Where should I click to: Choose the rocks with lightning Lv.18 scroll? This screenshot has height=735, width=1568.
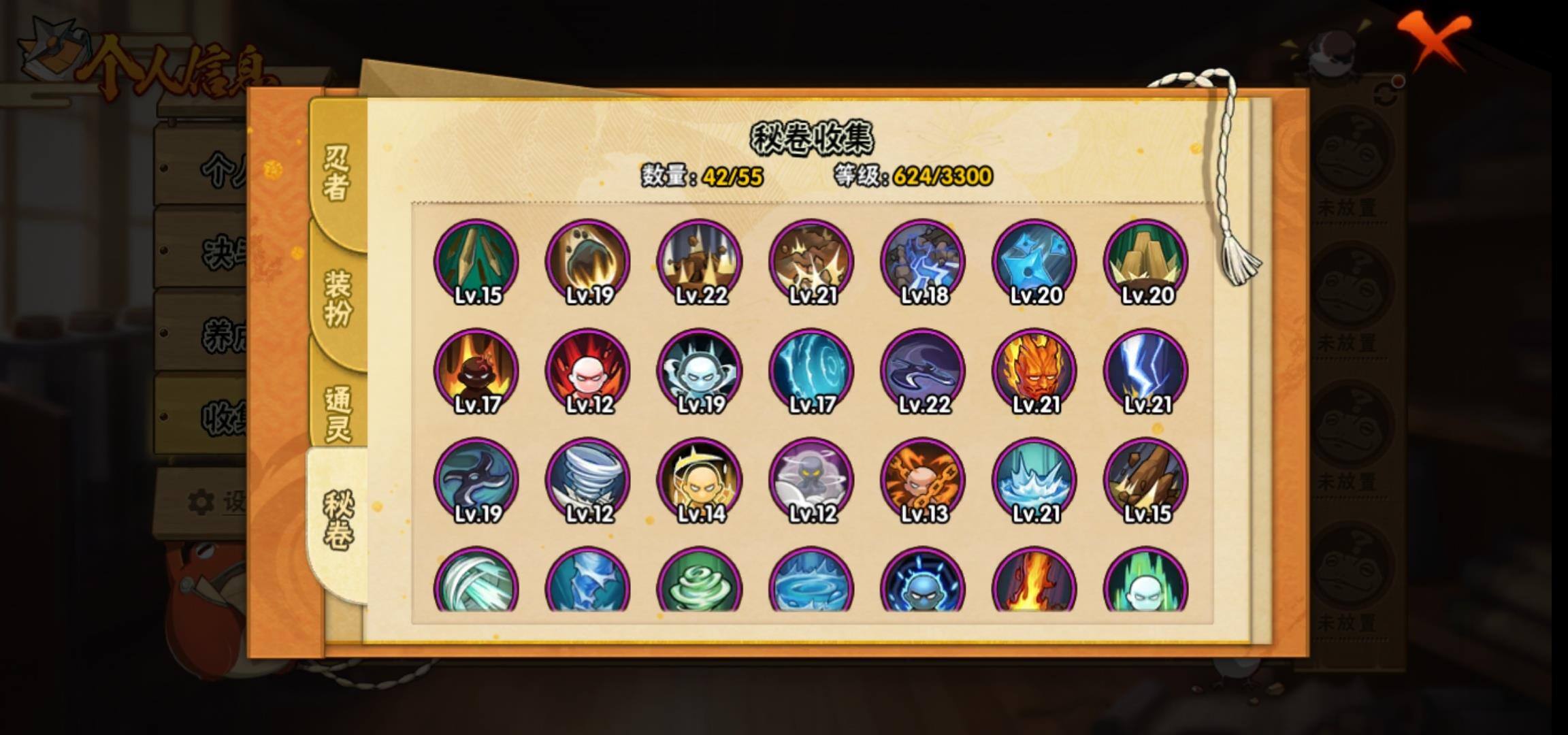tap(923, 261)
